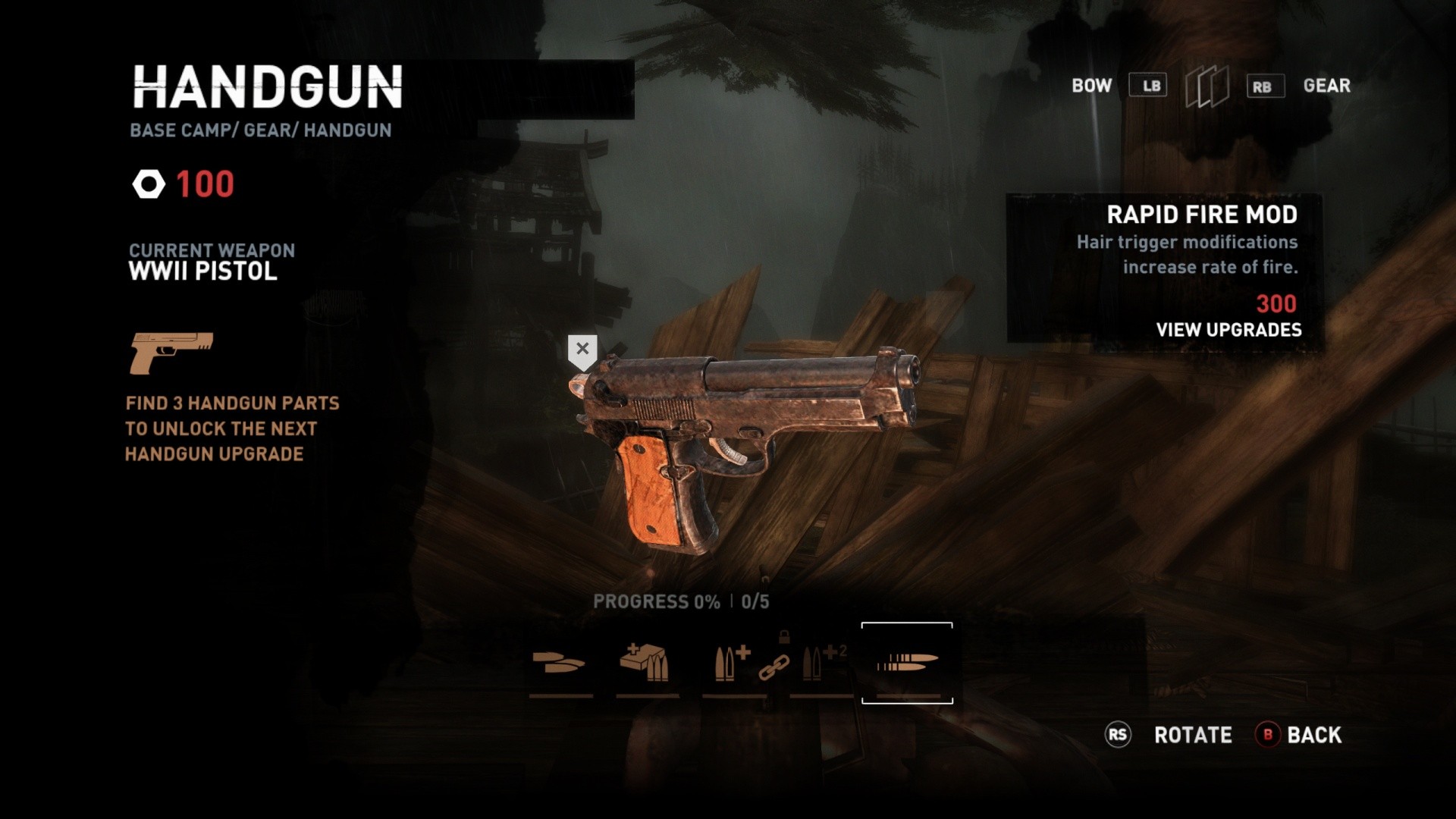Image resolution: width=1456 pixels, height=819 pixels.
Task: Switch to the GEAR tab
Action: (1327, 86)
